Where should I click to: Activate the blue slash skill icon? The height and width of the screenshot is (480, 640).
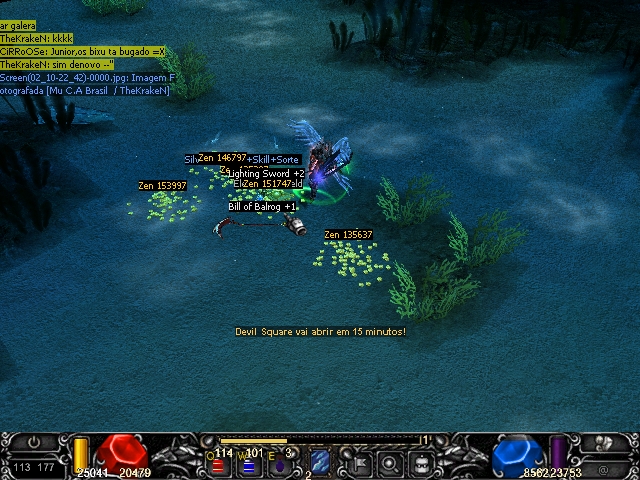(320, 462)
